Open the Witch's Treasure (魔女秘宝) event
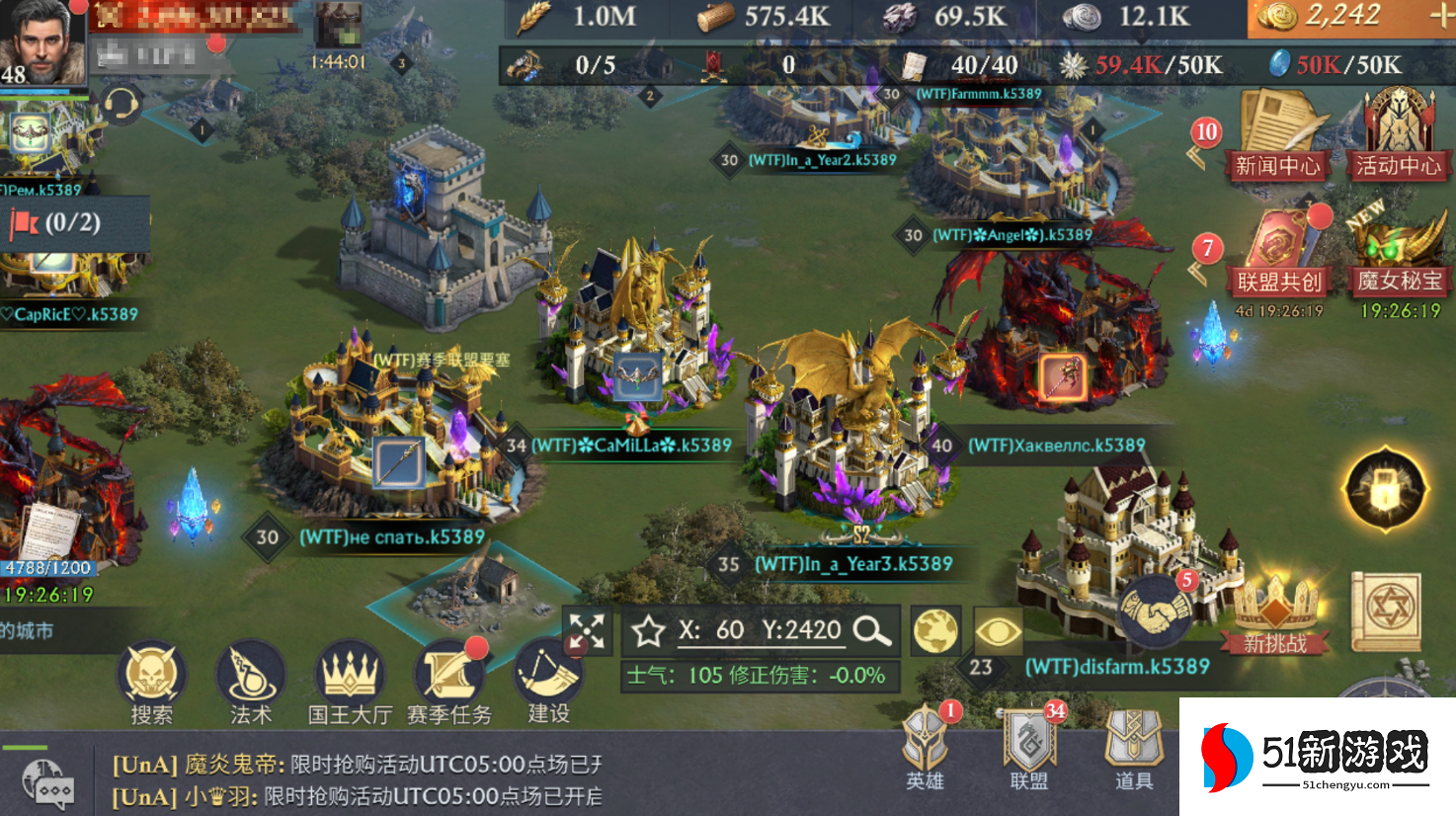 1399,253
